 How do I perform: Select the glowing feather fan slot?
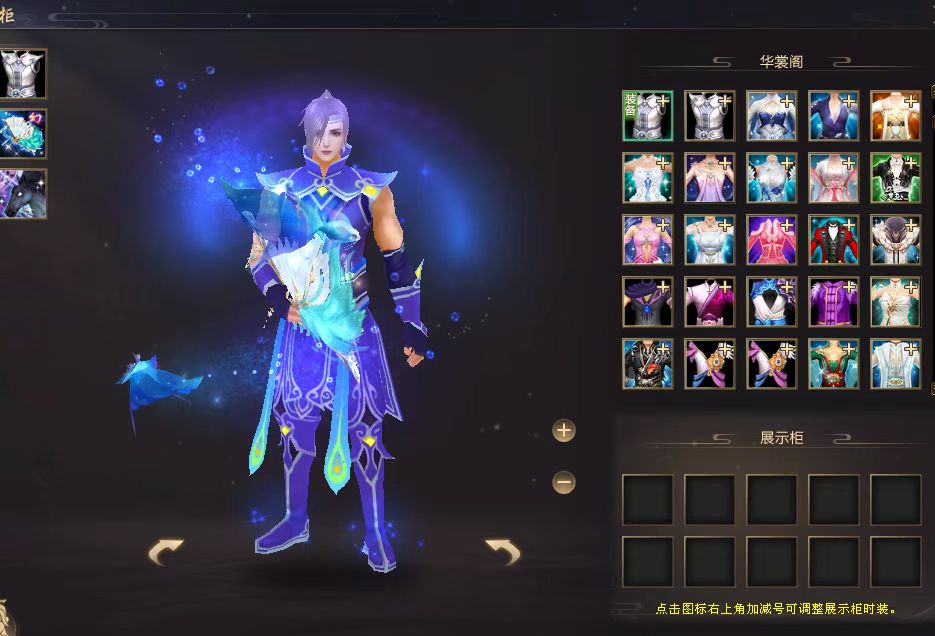pyautogui.click(x=22, y=133)
